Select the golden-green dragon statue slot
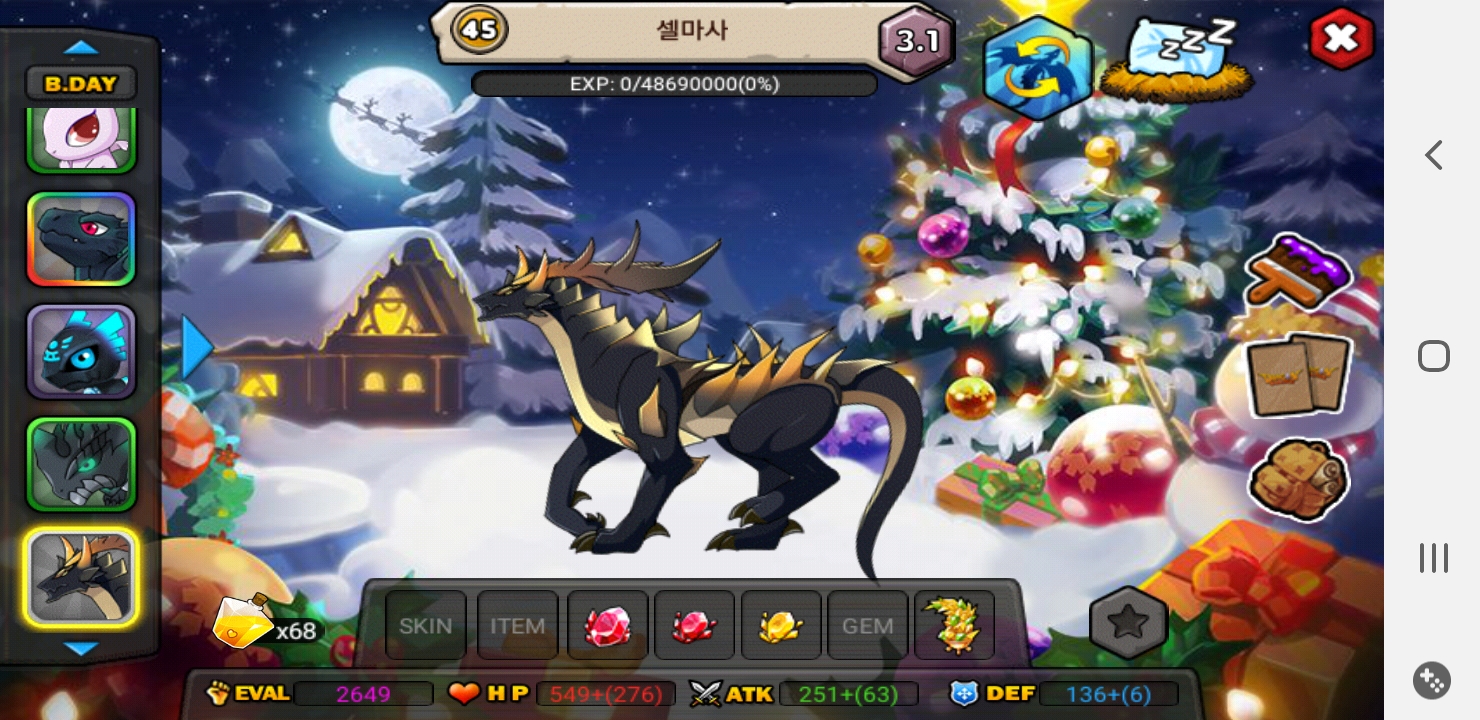1480x720 pixels. [954, 626]
